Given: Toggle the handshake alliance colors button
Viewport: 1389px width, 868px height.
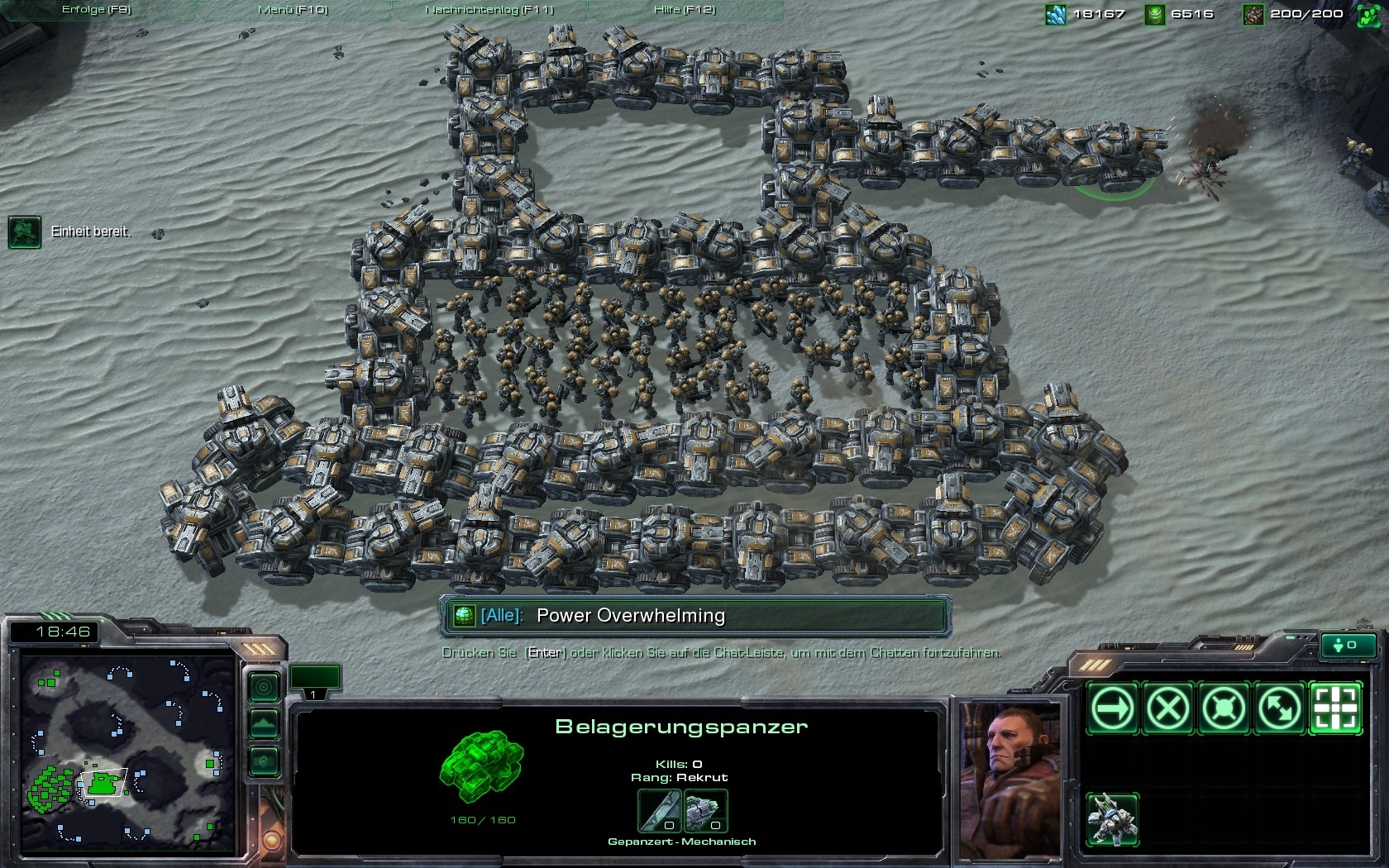Looking at the screenshot, I should (x=264, y=761).
